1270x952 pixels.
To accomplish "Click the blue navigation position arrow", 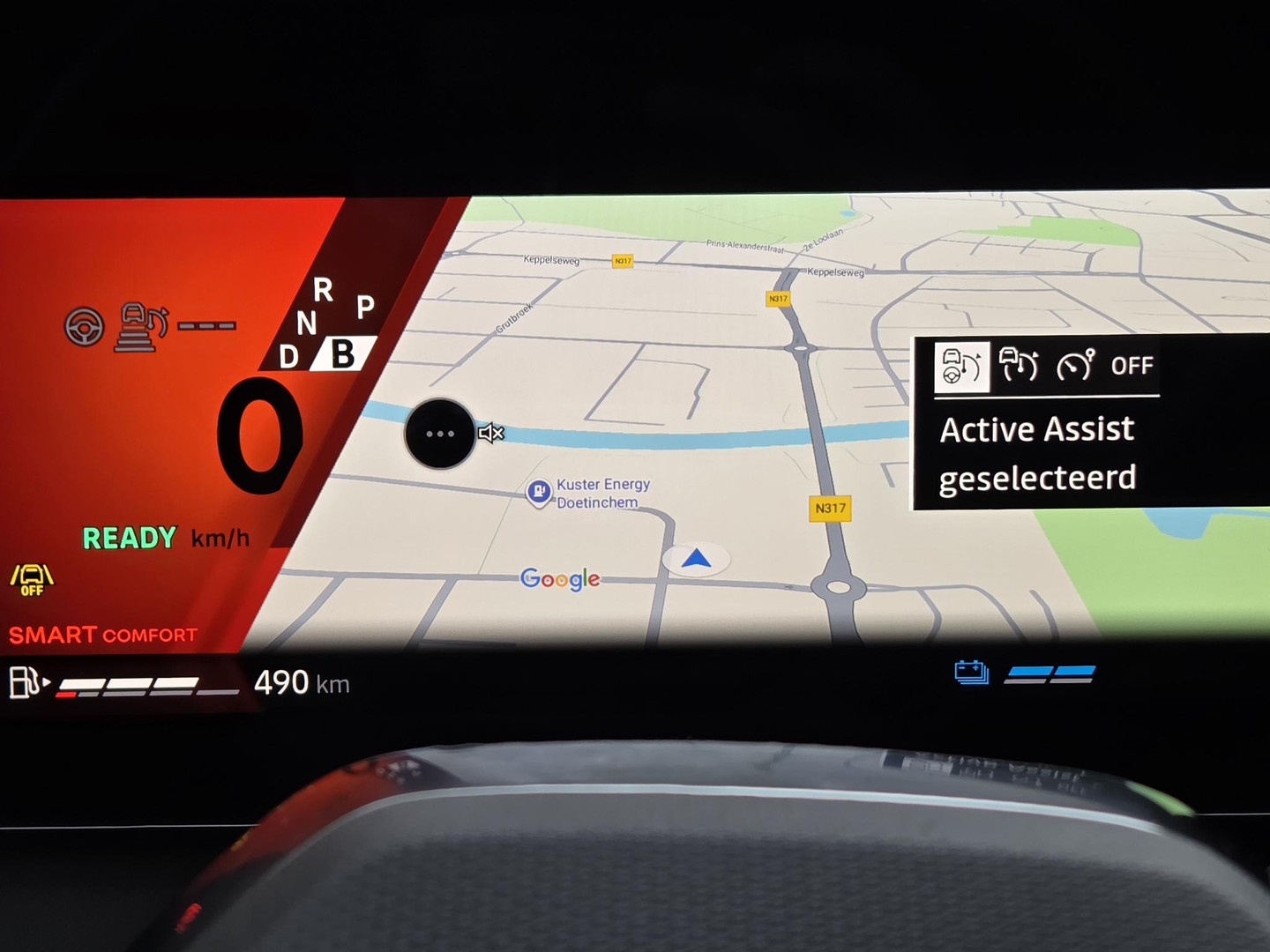I will coord(696,558).
